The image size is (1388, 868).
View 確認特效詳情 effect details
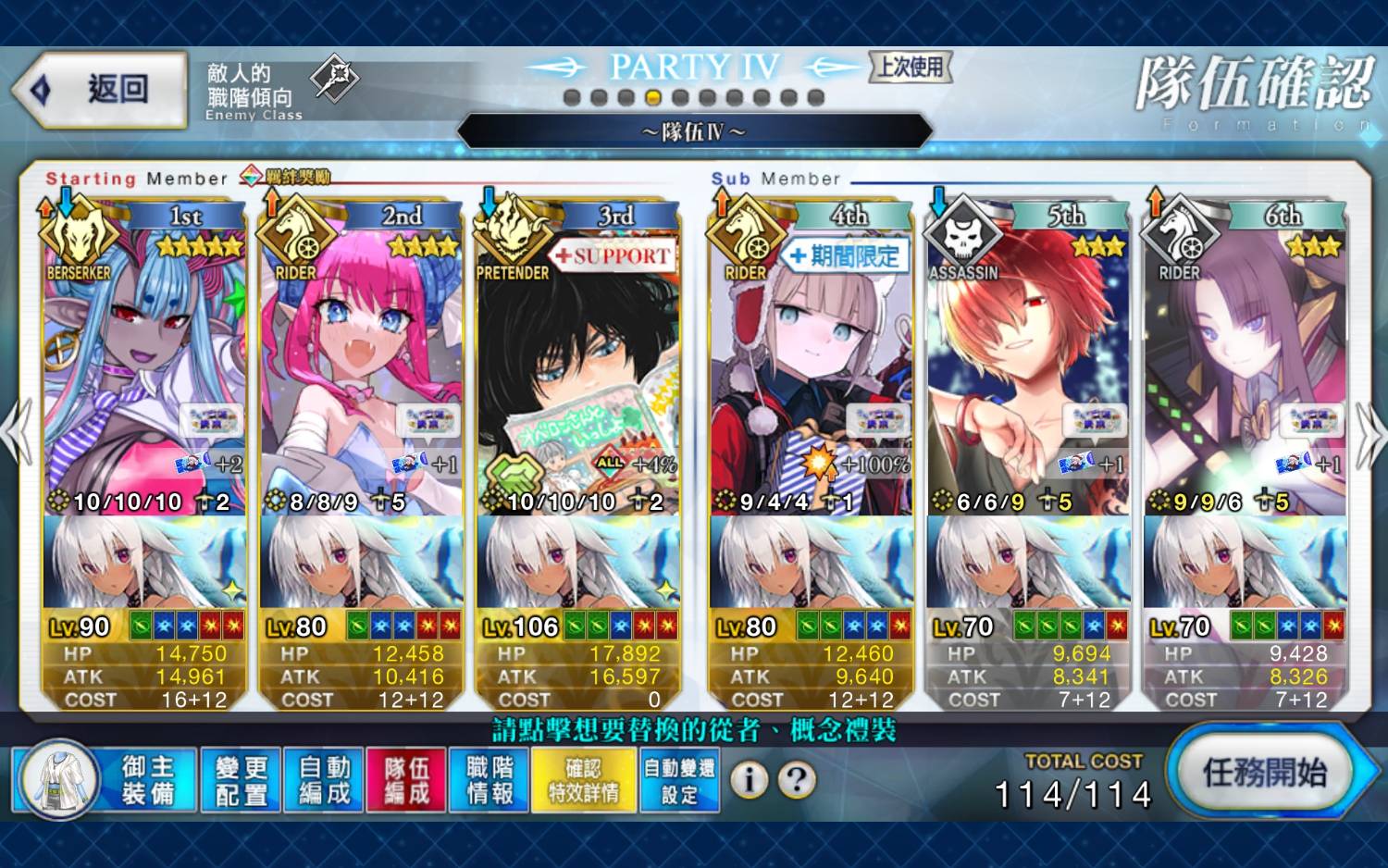584,780
